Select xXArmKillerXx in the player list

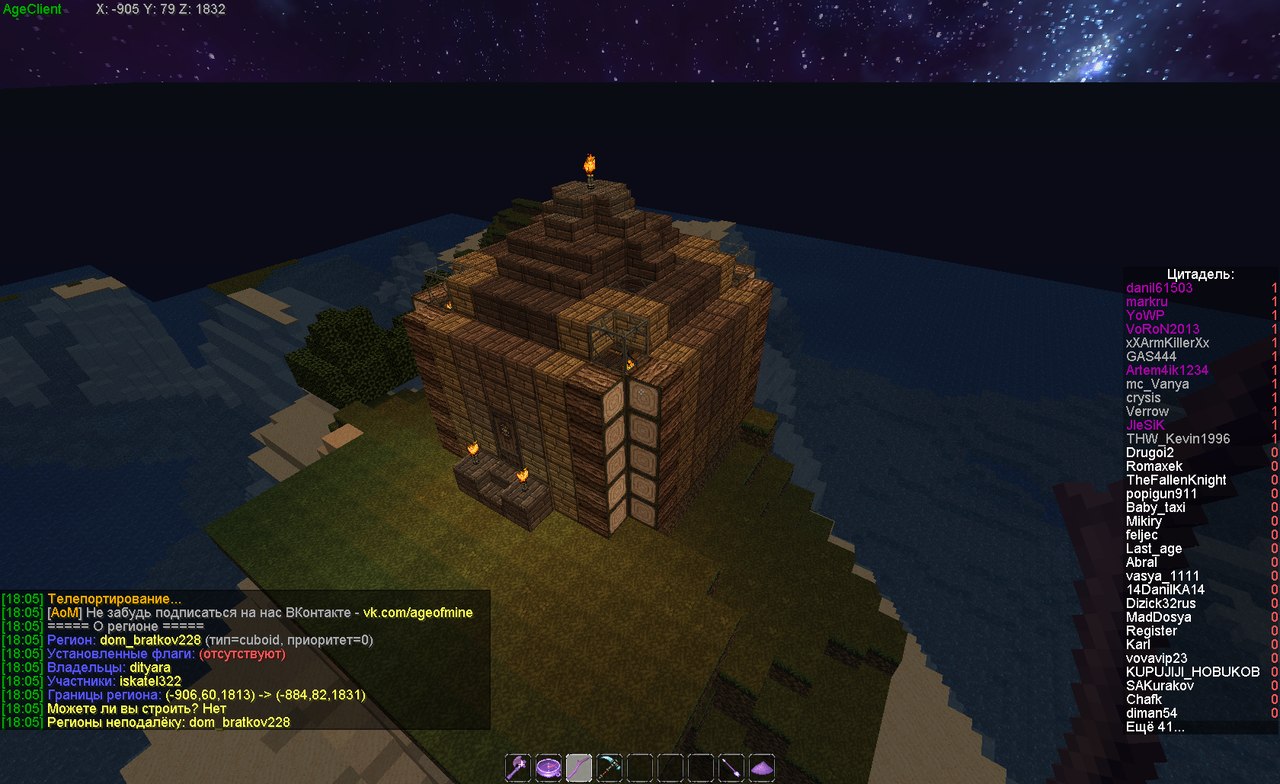pyautogui.click(x=1167, y=343)
